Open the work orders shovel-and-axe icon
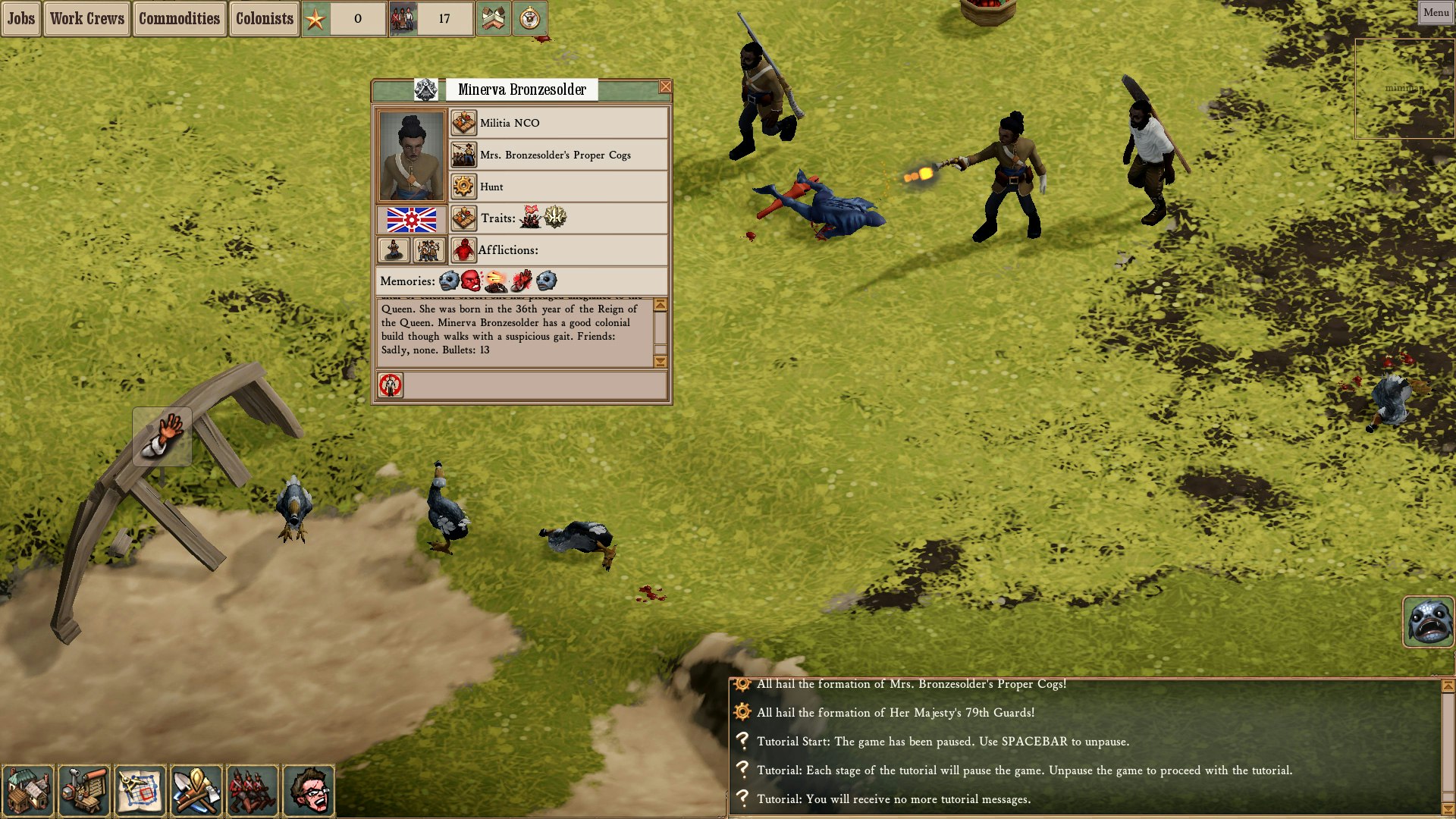This screenshot has height=819, width=1456. click(x=196, y=791)
